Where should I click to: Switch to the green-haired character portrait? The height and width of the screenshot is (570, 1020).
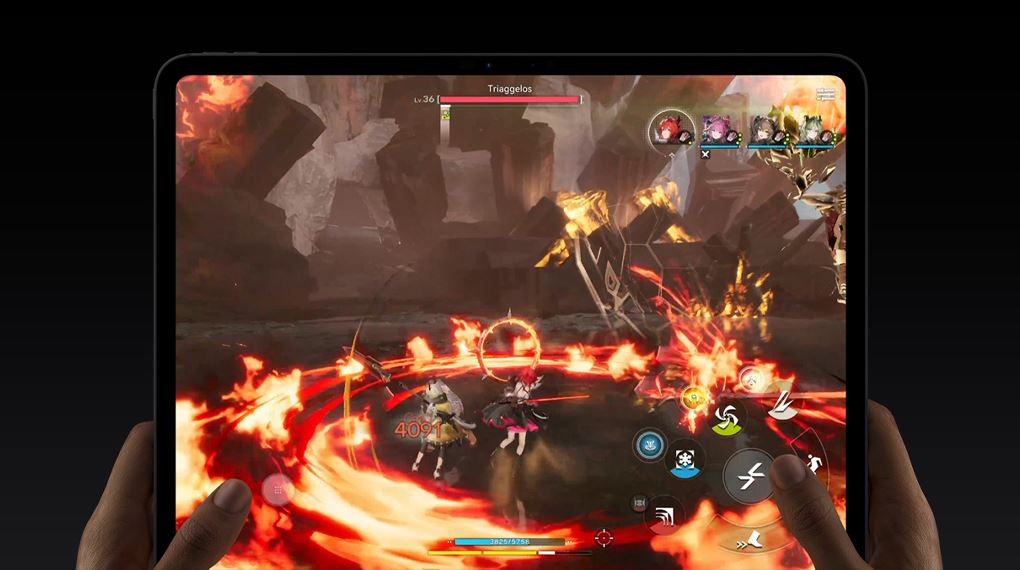tap(809, 131)
